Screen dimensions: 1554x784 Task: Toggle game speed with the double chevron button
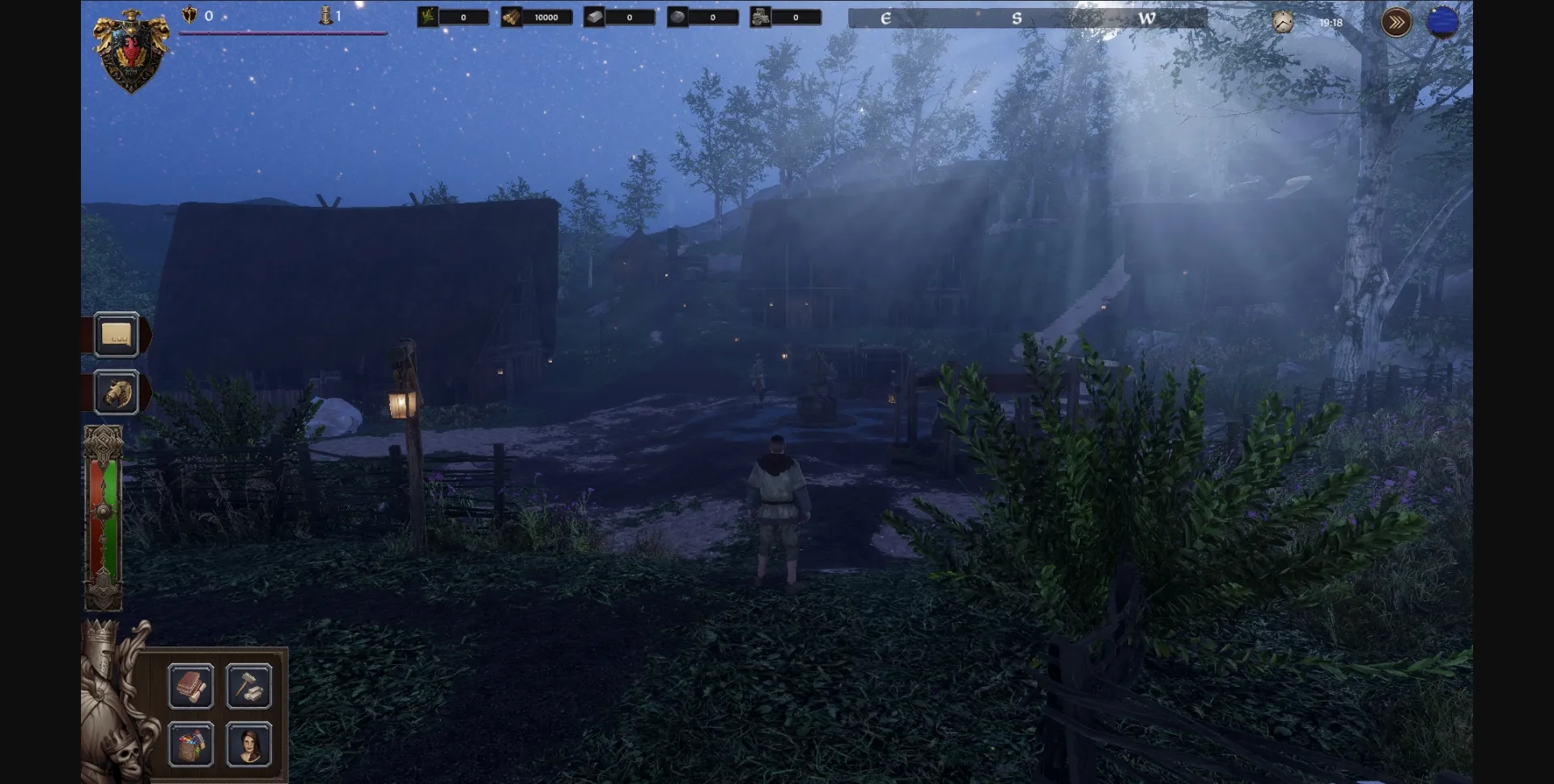point(1395,23)
